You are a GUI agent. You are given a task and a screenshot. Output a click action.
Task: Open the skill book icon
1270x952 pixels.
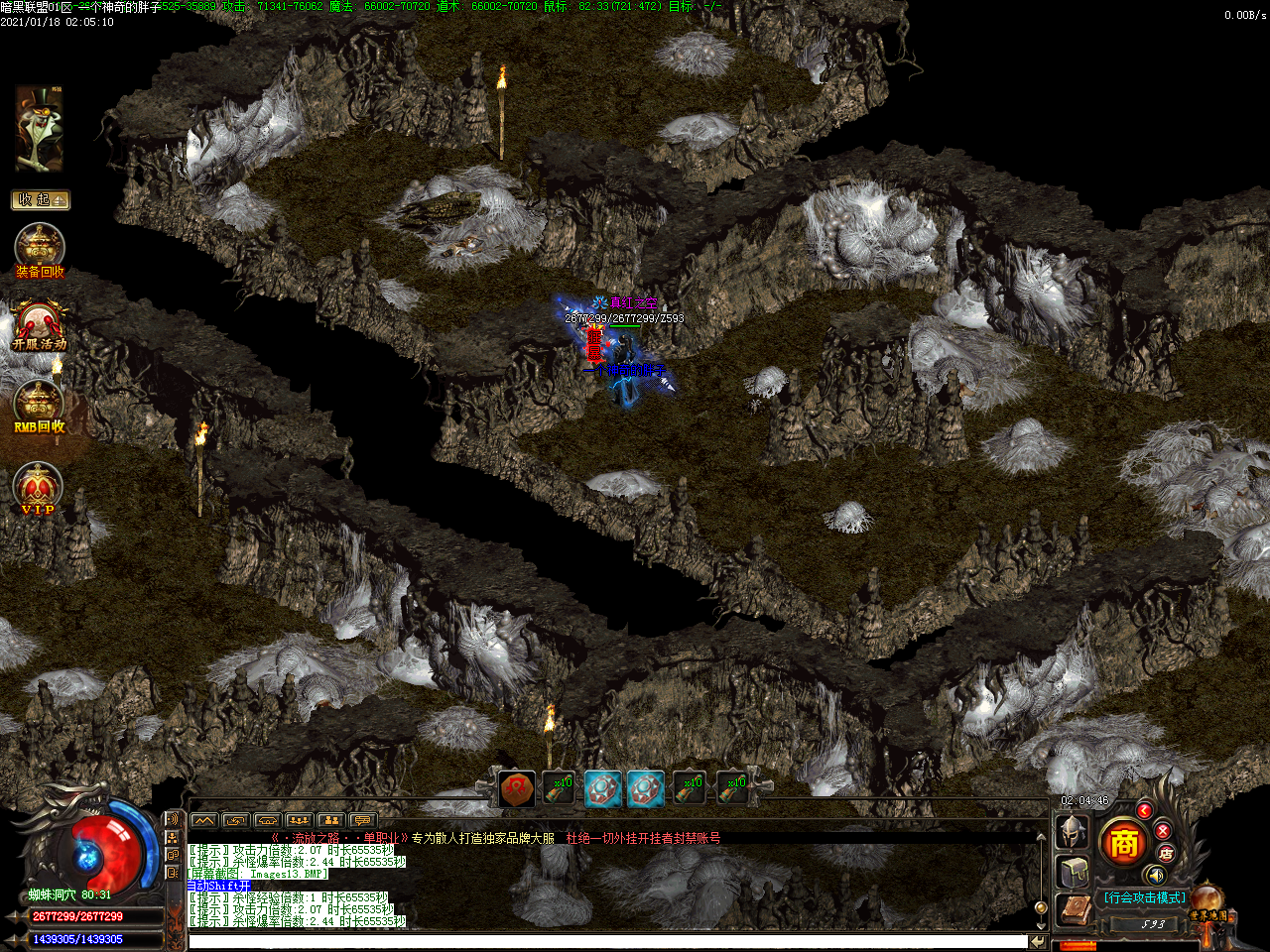click(x=1073, y=910)
